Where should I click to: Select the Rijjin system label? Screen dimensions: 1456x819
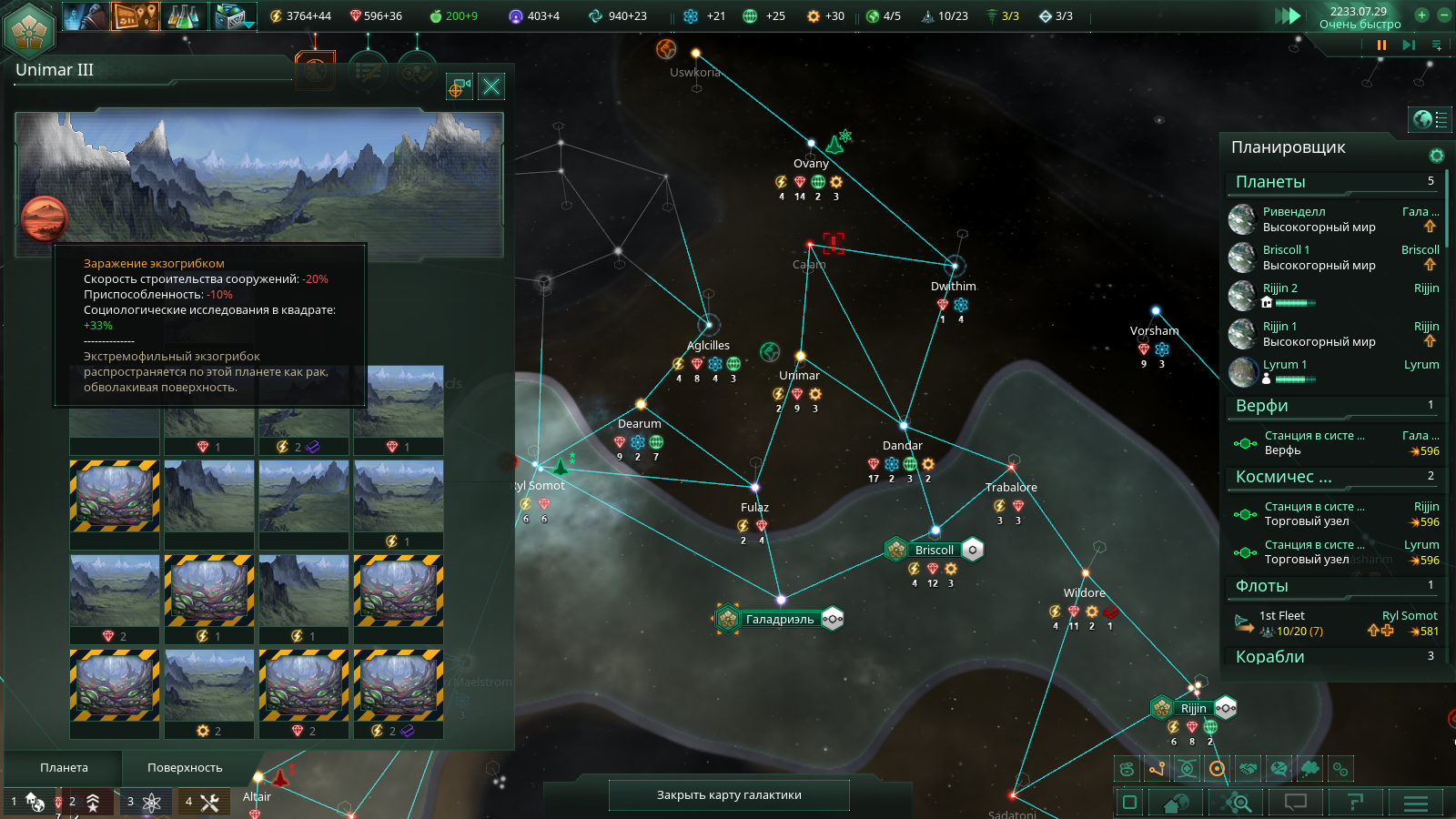click(x=1193, y=709)
